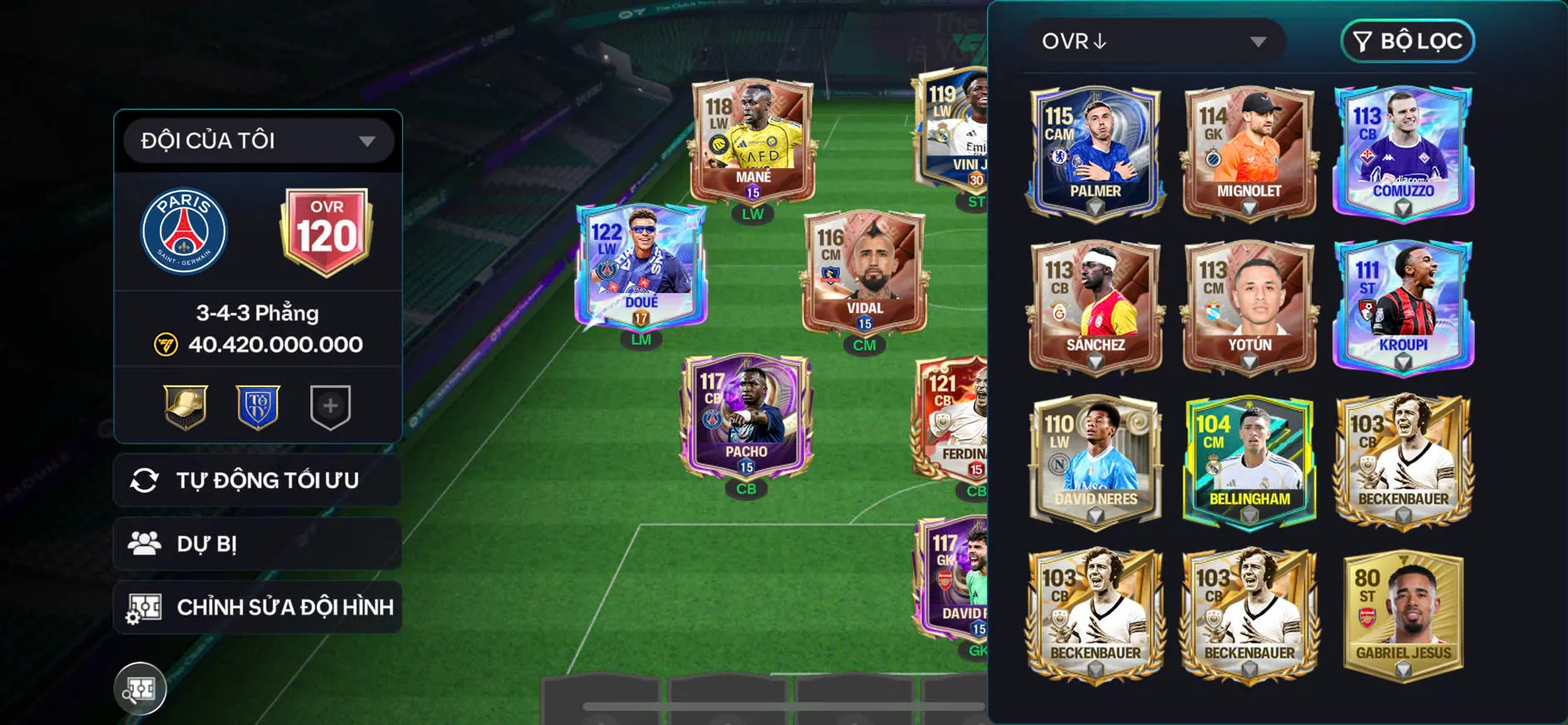Screen dimensions: 1568x725
Task: Open the squad search magnifier icon
Action: pyautogui.click(x=141, y=688)
